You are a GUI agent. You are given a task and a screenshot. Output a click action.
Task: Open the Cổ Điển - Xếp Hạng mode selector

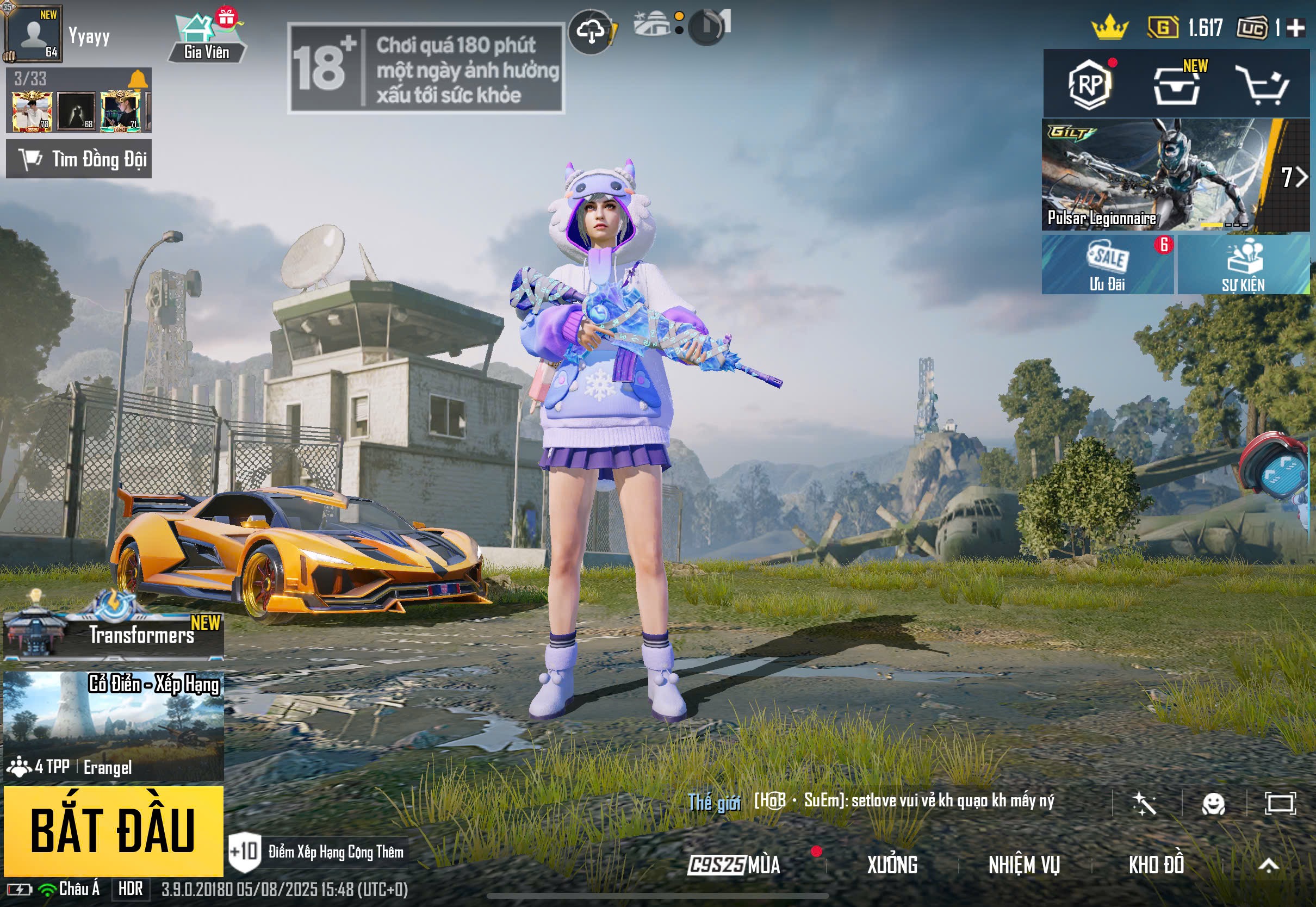(113, 725)
